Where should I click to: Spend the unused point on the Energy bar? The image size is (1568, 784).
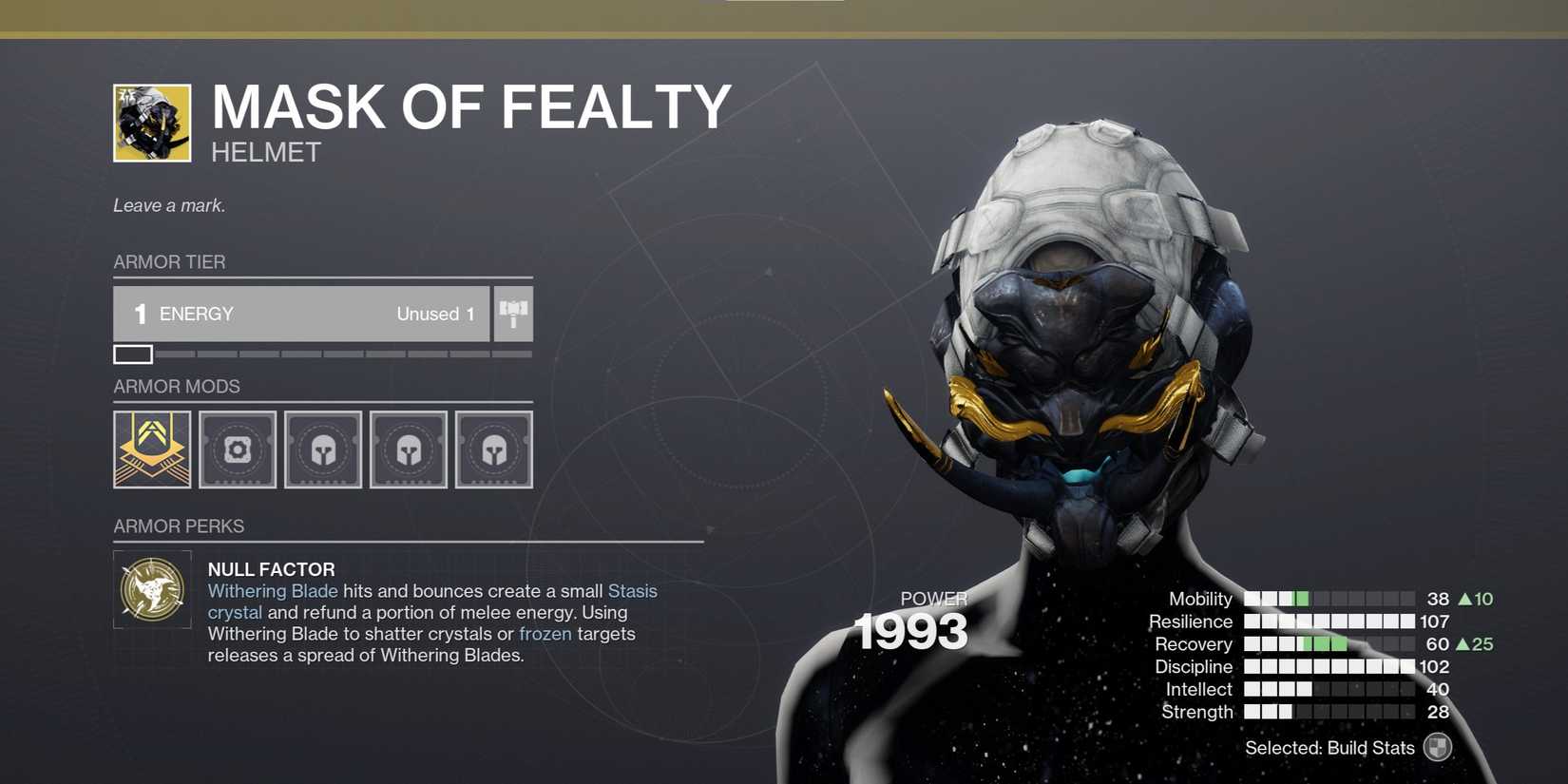tap(434, 314)
